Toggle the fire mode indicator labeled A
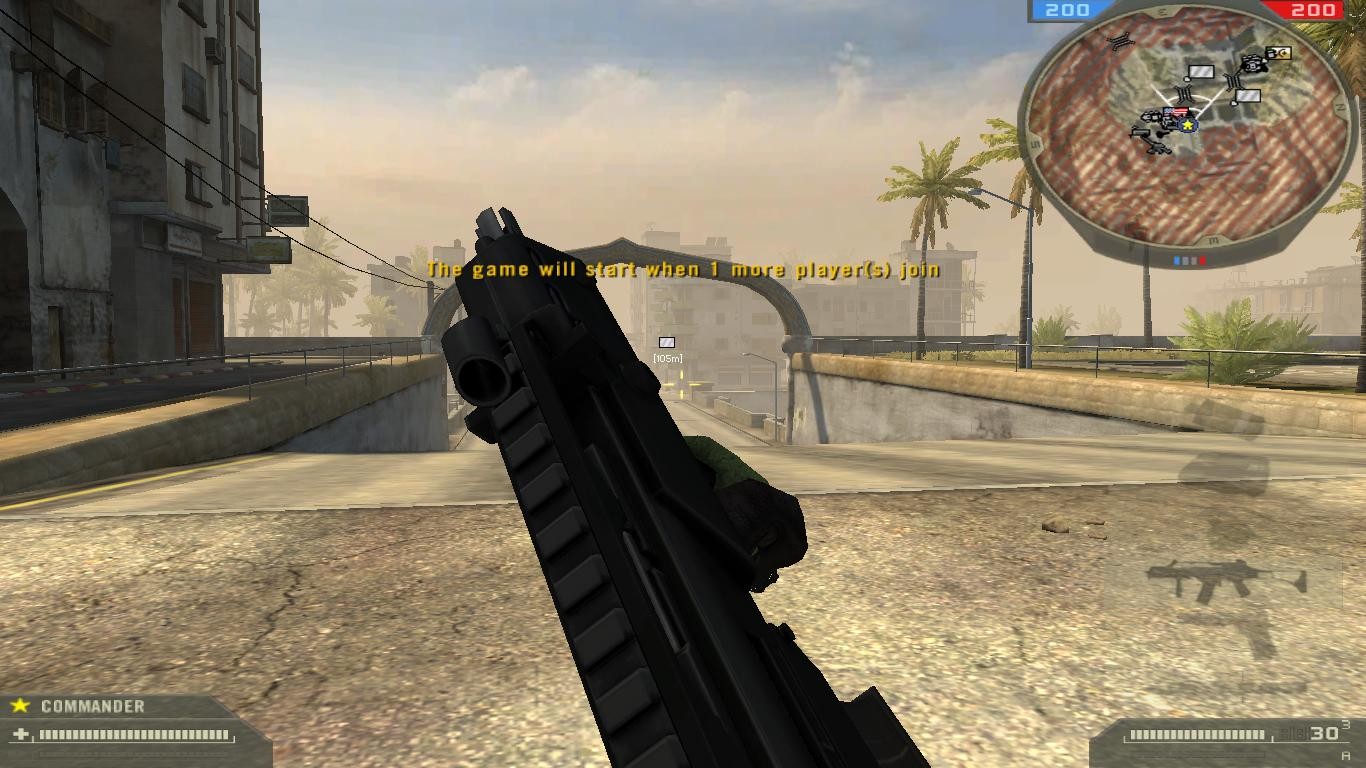Screen dimensions: 1366x768 pyautogui.click(x=1346, y=754)
